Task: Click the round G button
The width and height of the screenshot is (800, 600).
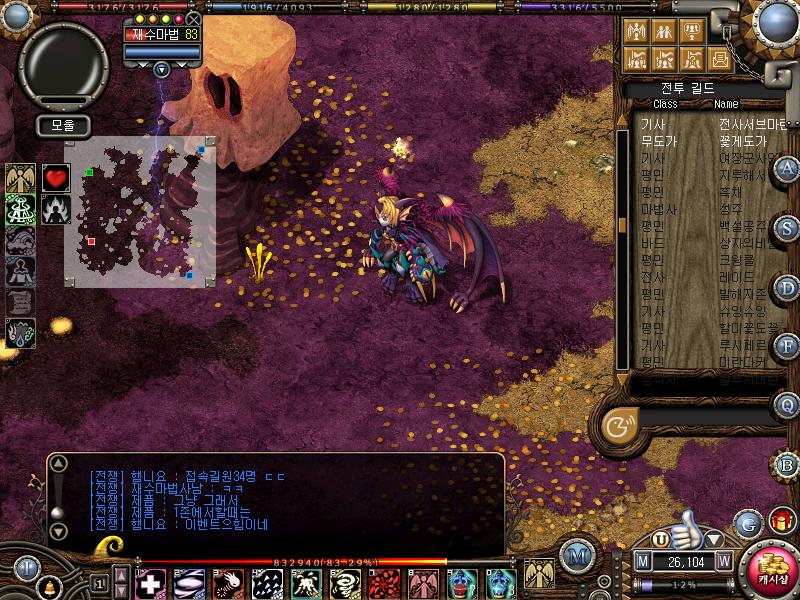Action: (746, 523)
